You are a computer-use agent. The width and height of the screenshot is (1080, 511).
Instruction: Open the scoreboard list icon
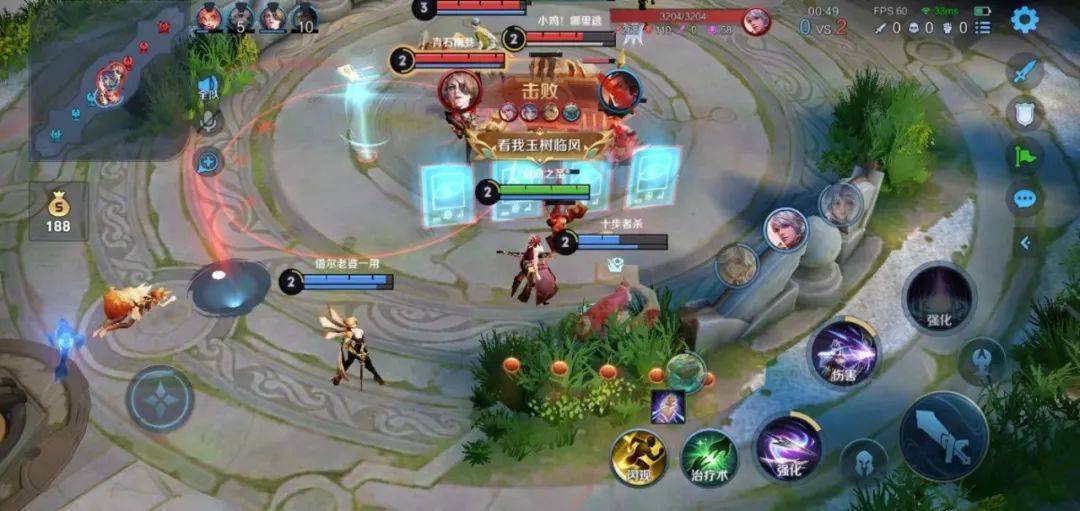(982, 28)
